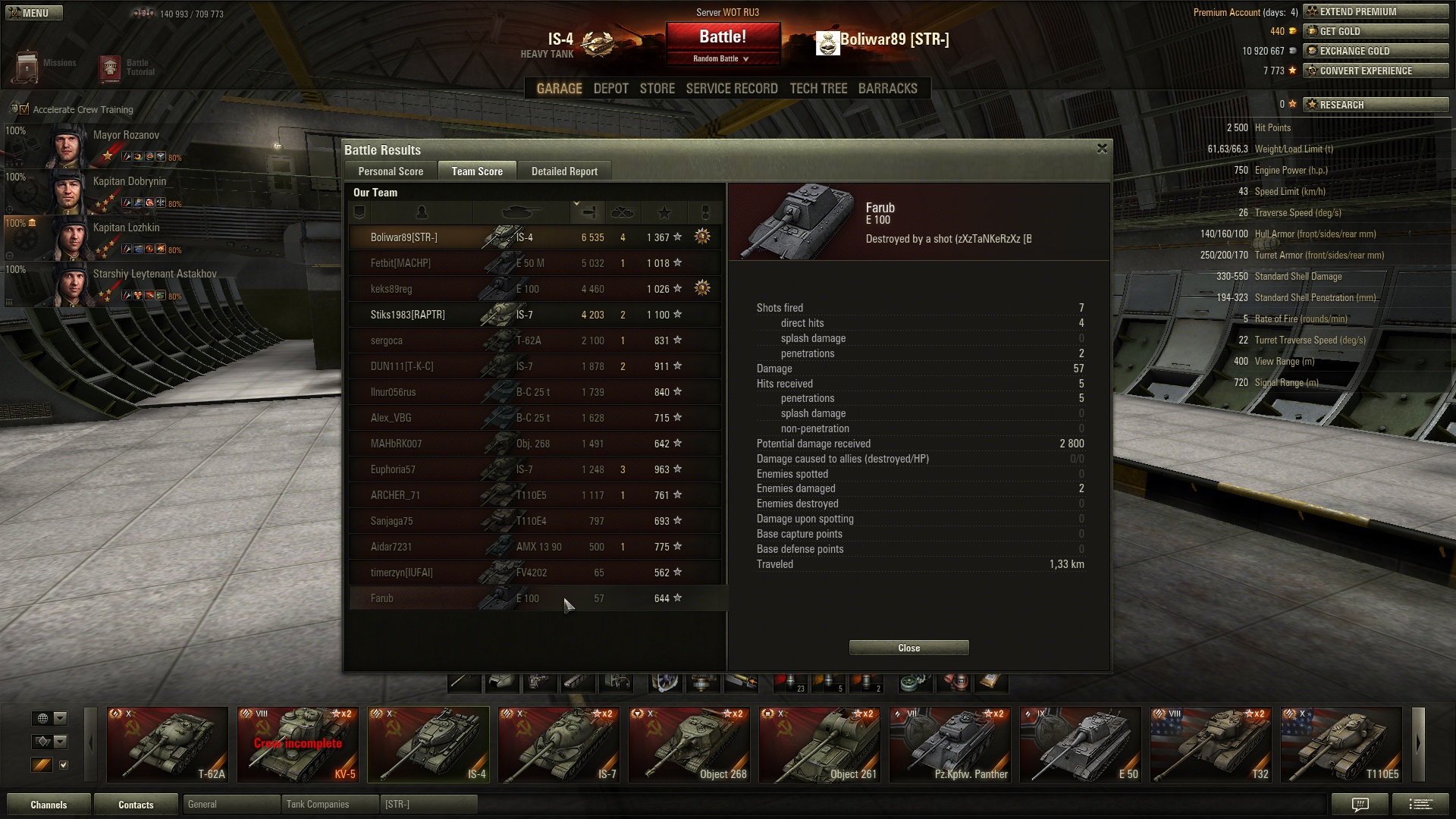
Task: Open the Channels chat button
Action: 49,805
